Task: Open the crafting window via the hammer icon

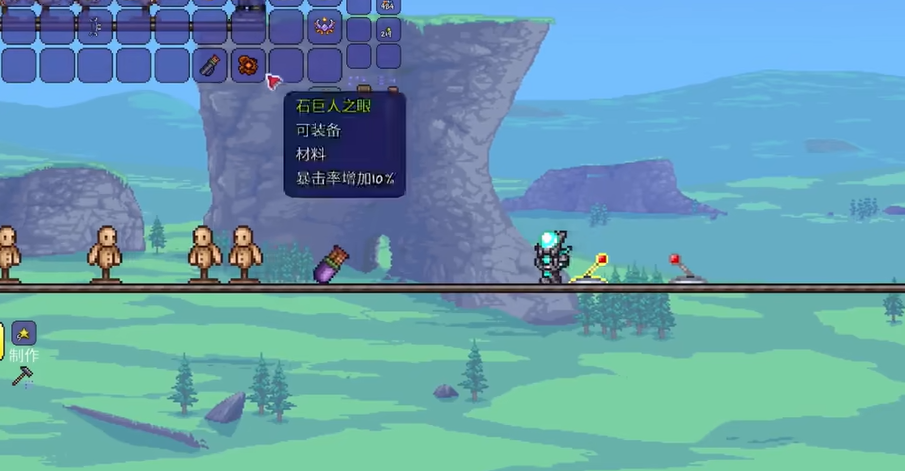Action: click(22, 376)
